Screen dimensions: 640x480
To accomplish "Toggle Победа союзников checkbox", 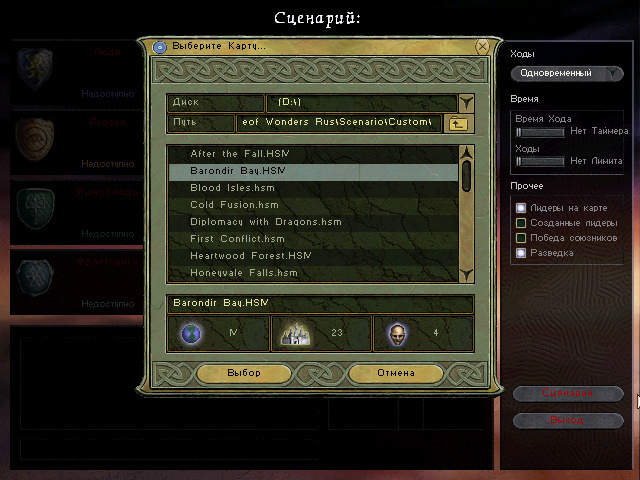I will [x=521, y=238].
